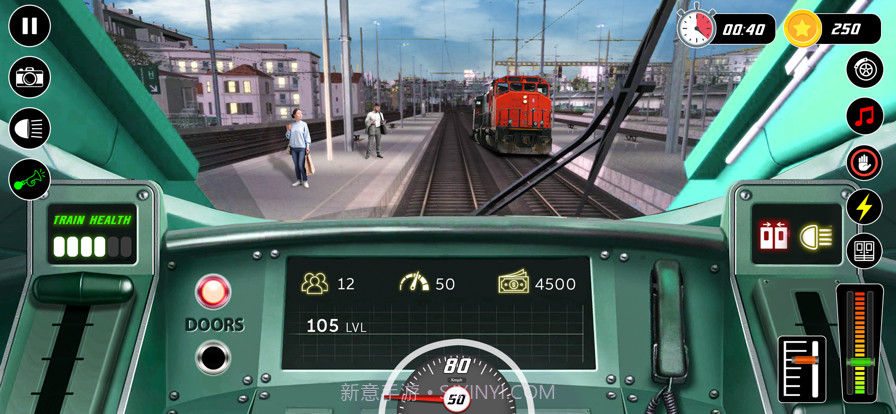Viewport: 896px width, 414px height.
Task: Tap the red hand stop button
Action: point(864,162)
